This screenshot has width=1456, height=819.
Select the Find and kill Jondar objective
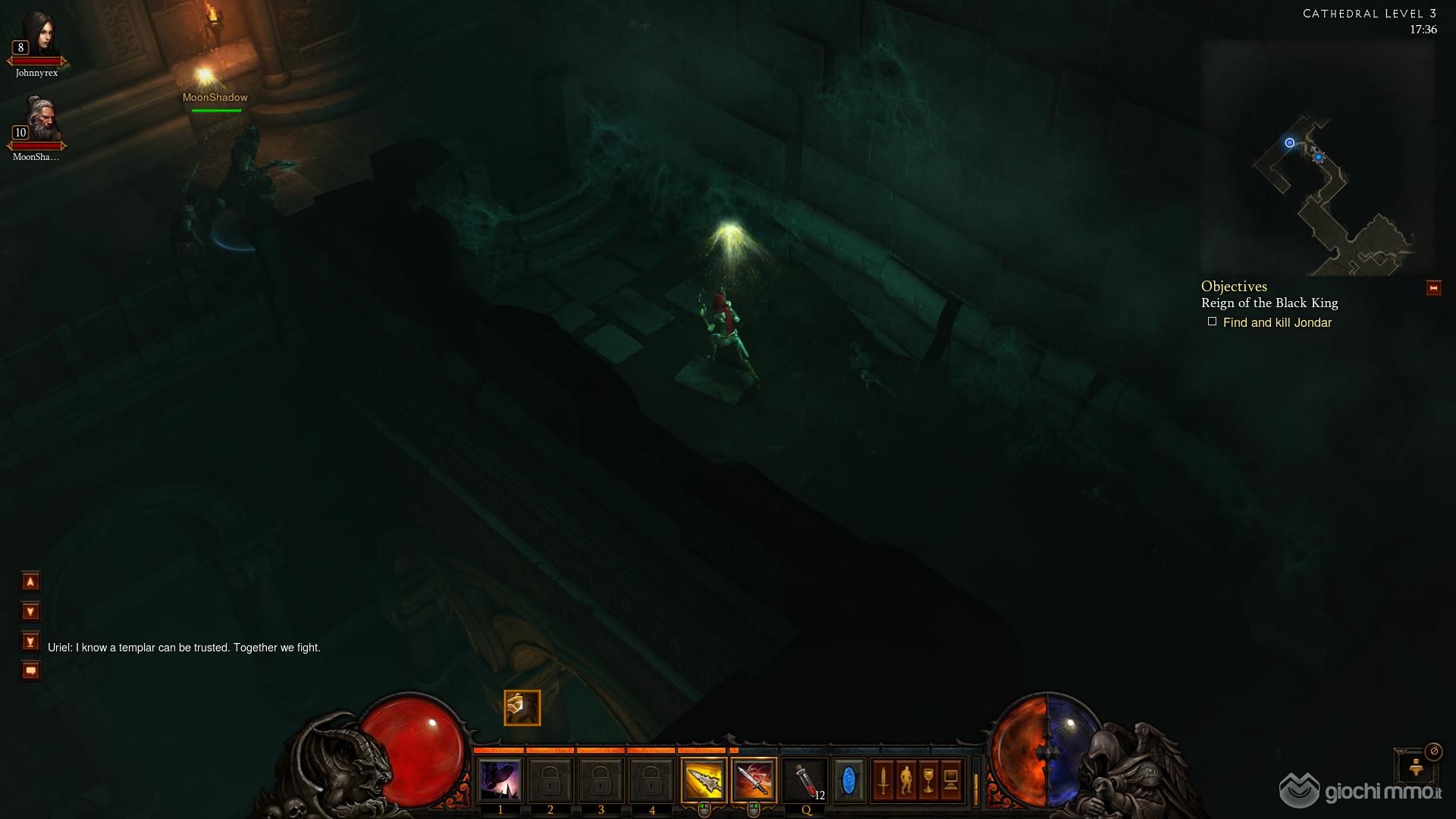click(x=1276, y=323)
